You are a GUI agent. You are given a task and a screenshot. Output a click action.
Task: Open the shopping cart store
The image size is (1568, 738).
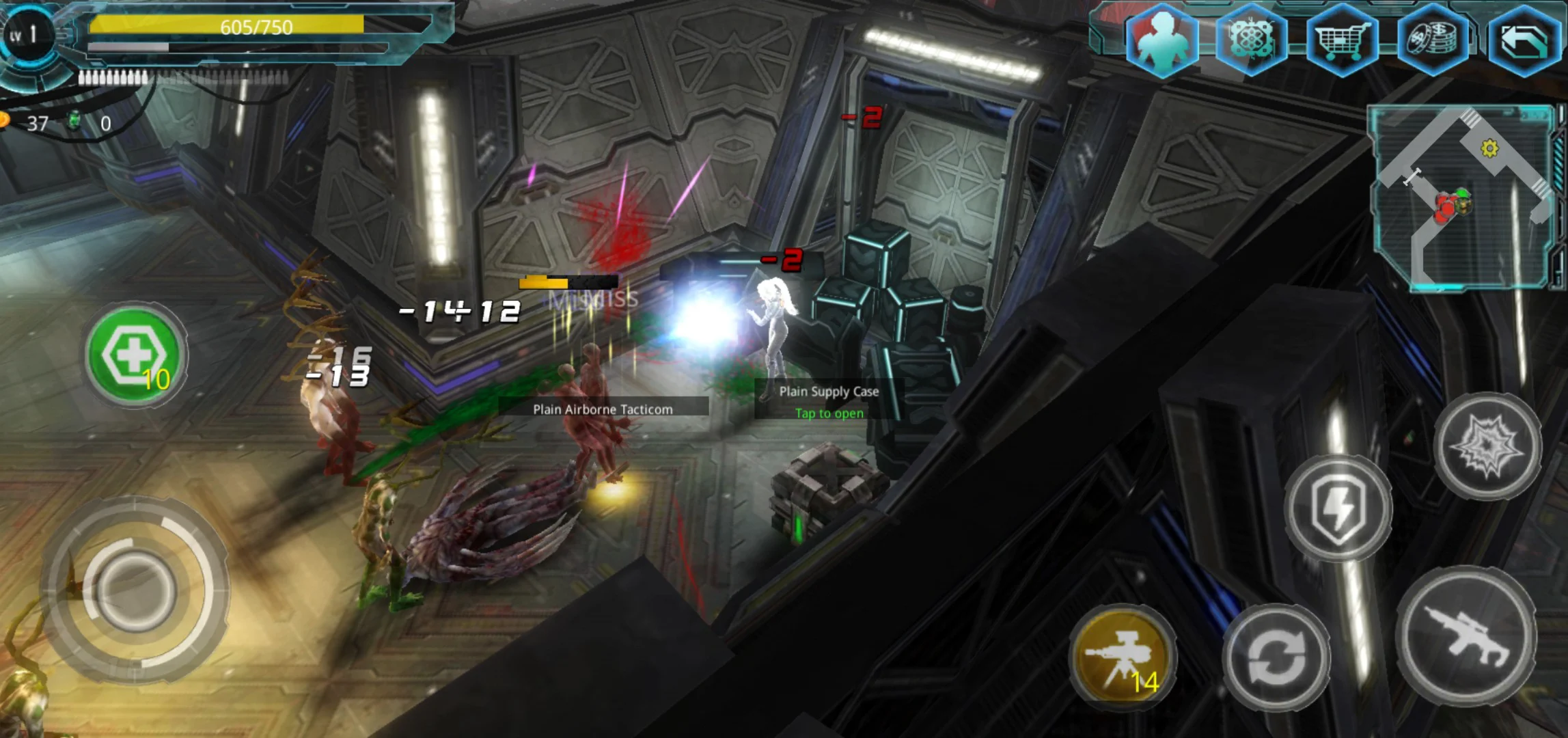pyautogui.click(x=1342, y=41)
